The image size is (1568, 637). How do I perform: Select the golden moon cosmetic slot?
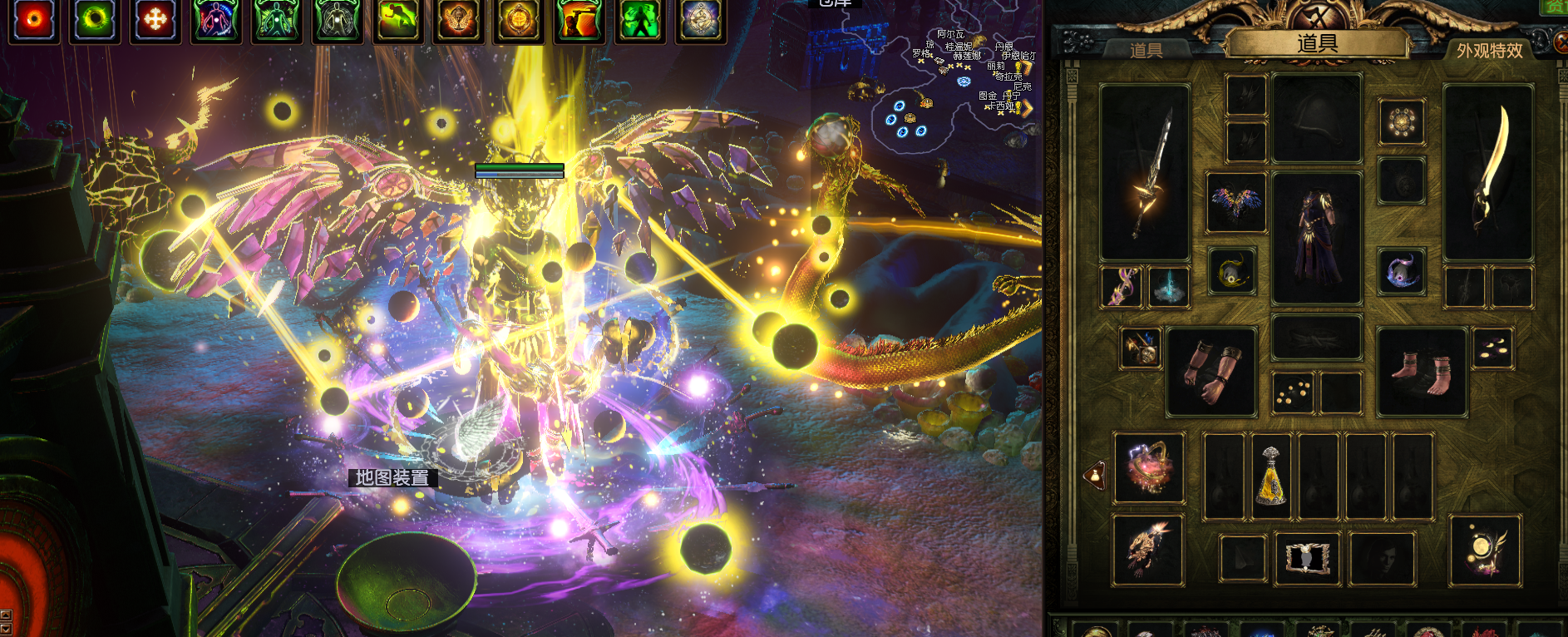(1485, 551)
